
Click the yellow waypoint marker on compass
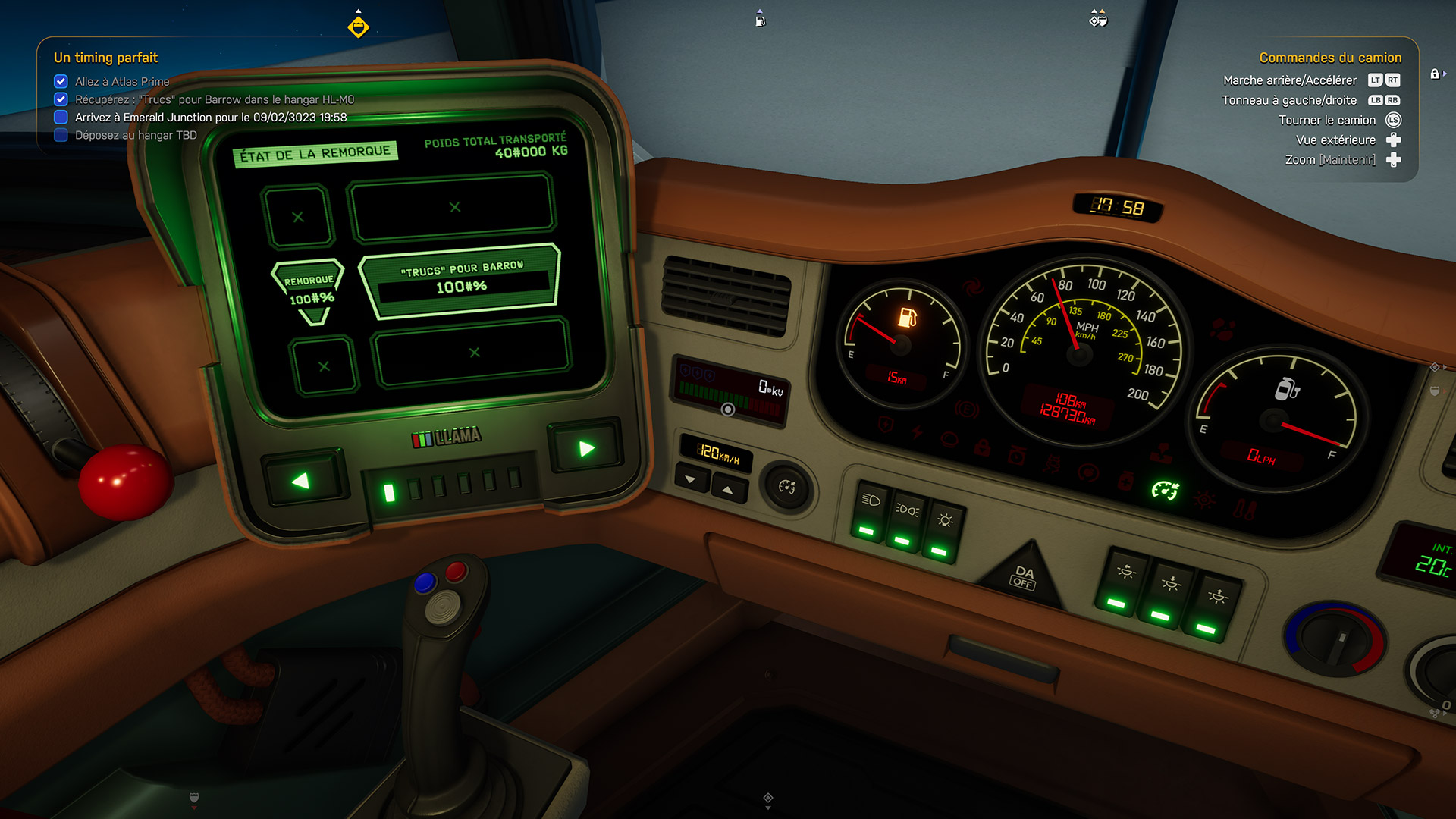(x=358, y=27)
